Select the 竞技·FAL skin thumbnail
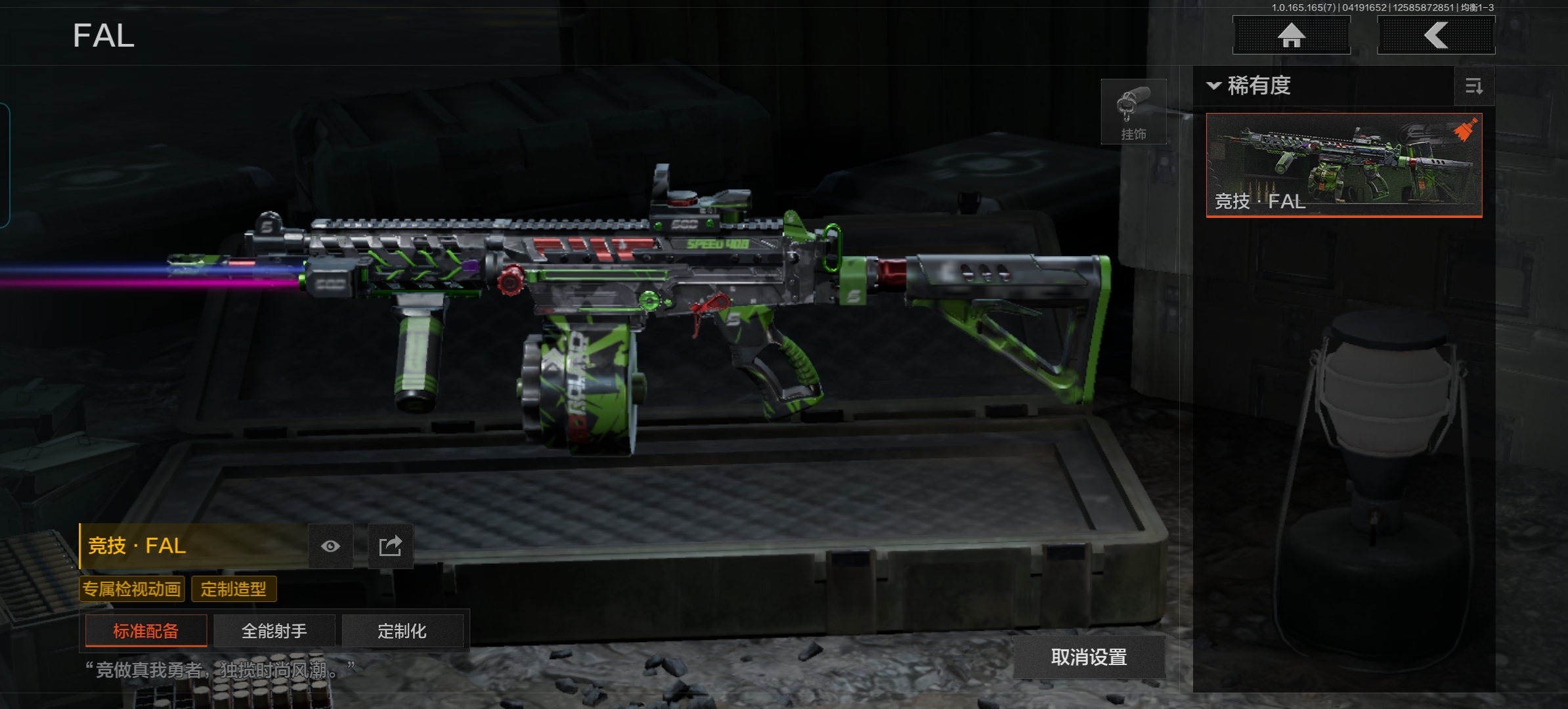This screenshot has width=1568, height=709. click(x=1343, y=165)
